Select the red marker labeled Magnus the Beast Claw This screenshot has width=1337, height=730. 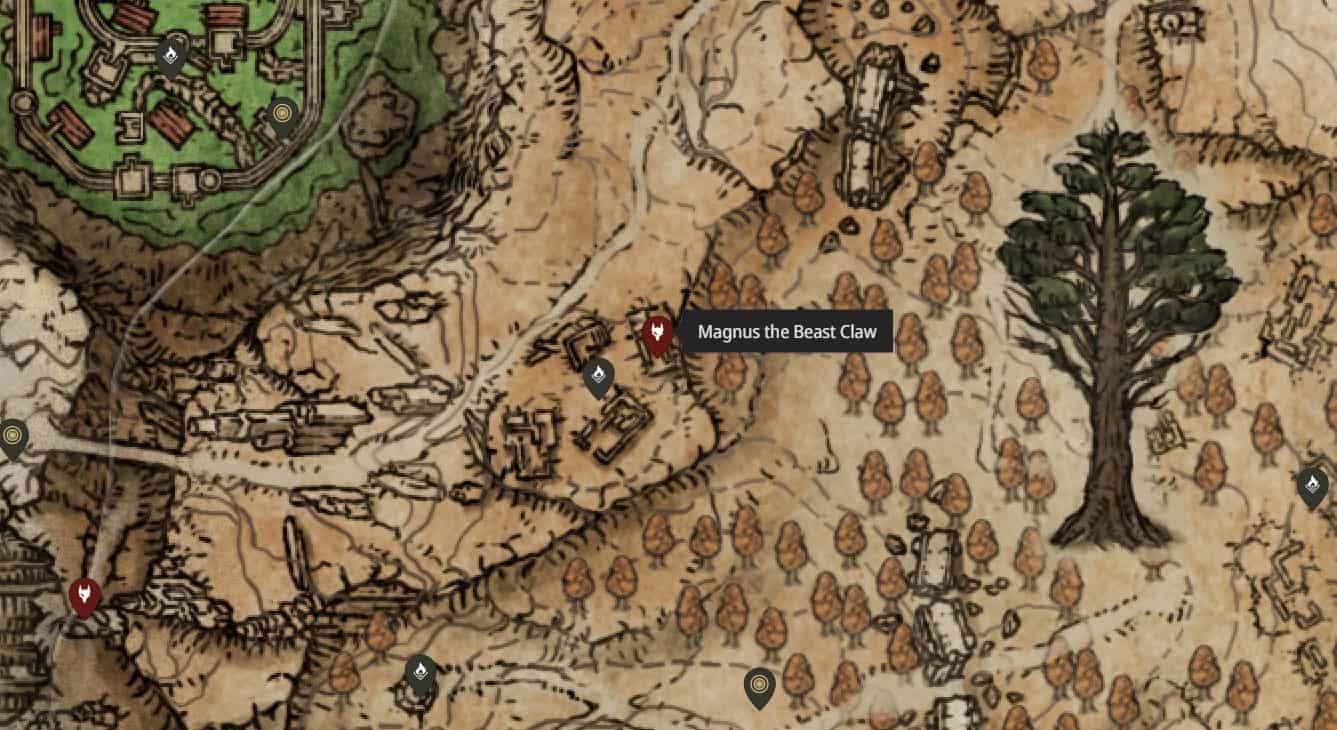656,335
